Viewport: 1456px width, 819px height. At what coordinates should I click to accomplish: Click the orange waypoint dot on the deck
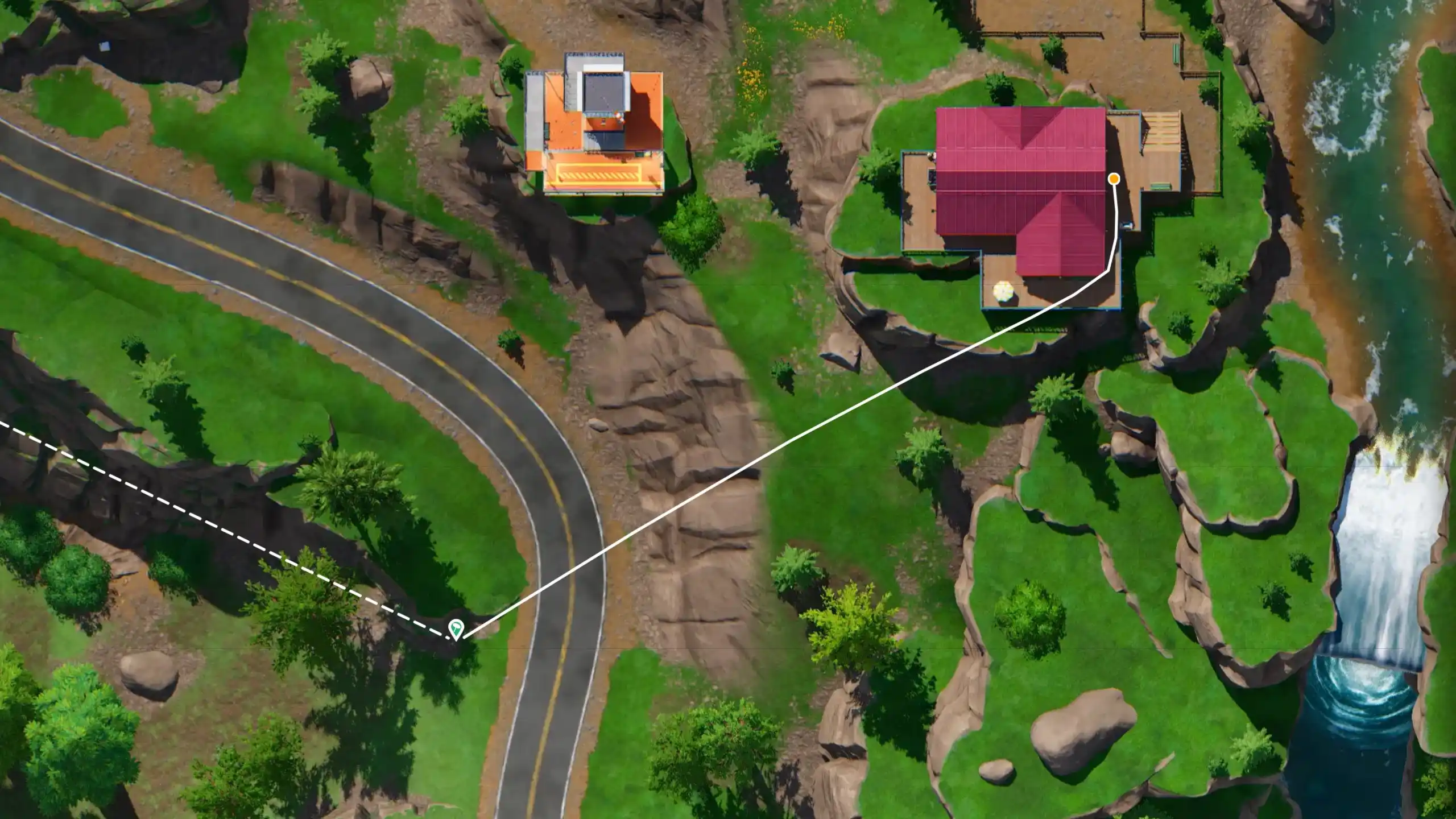pos(1114,179)
